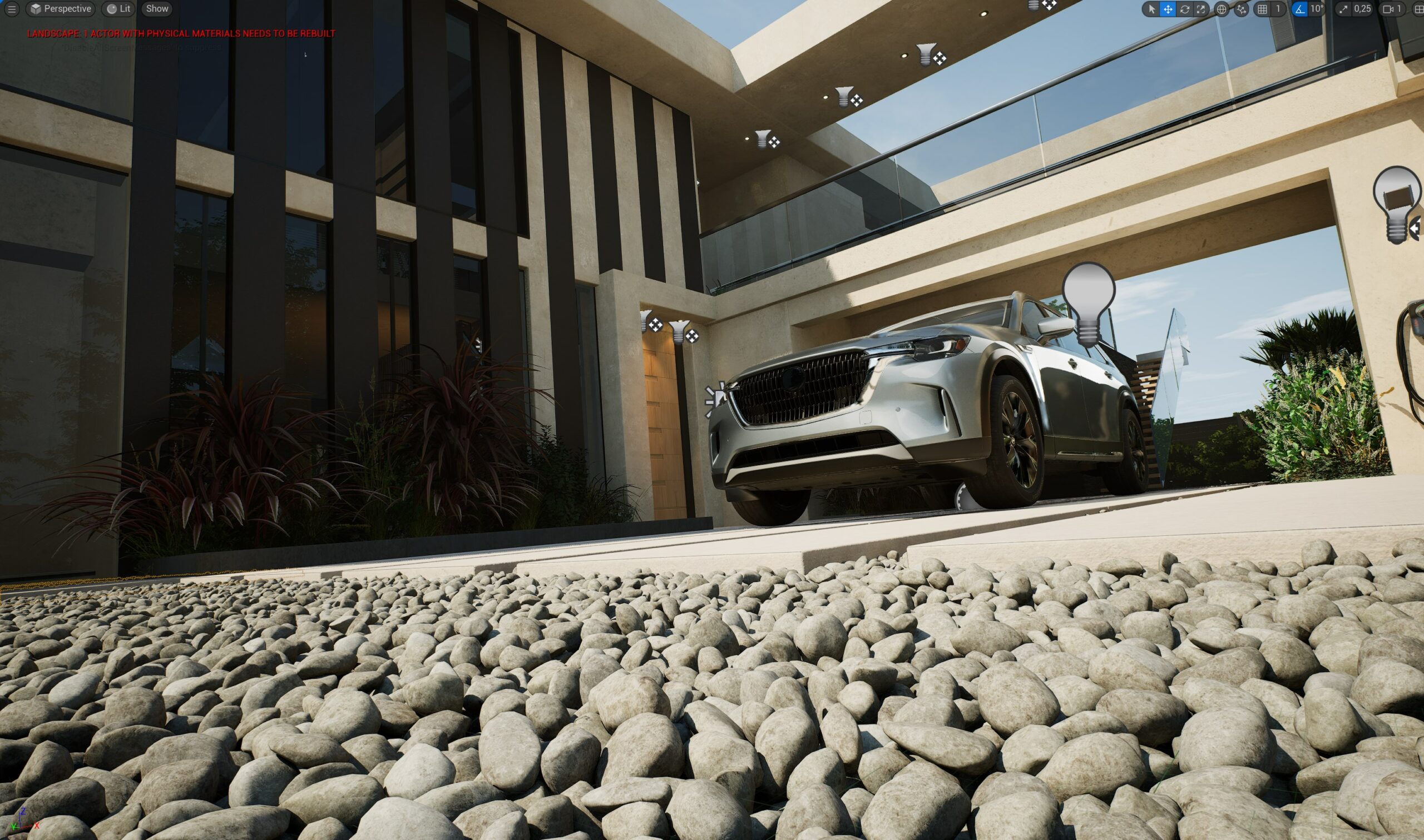
Task: Select the scale tool
Action: pos(1200,9)
